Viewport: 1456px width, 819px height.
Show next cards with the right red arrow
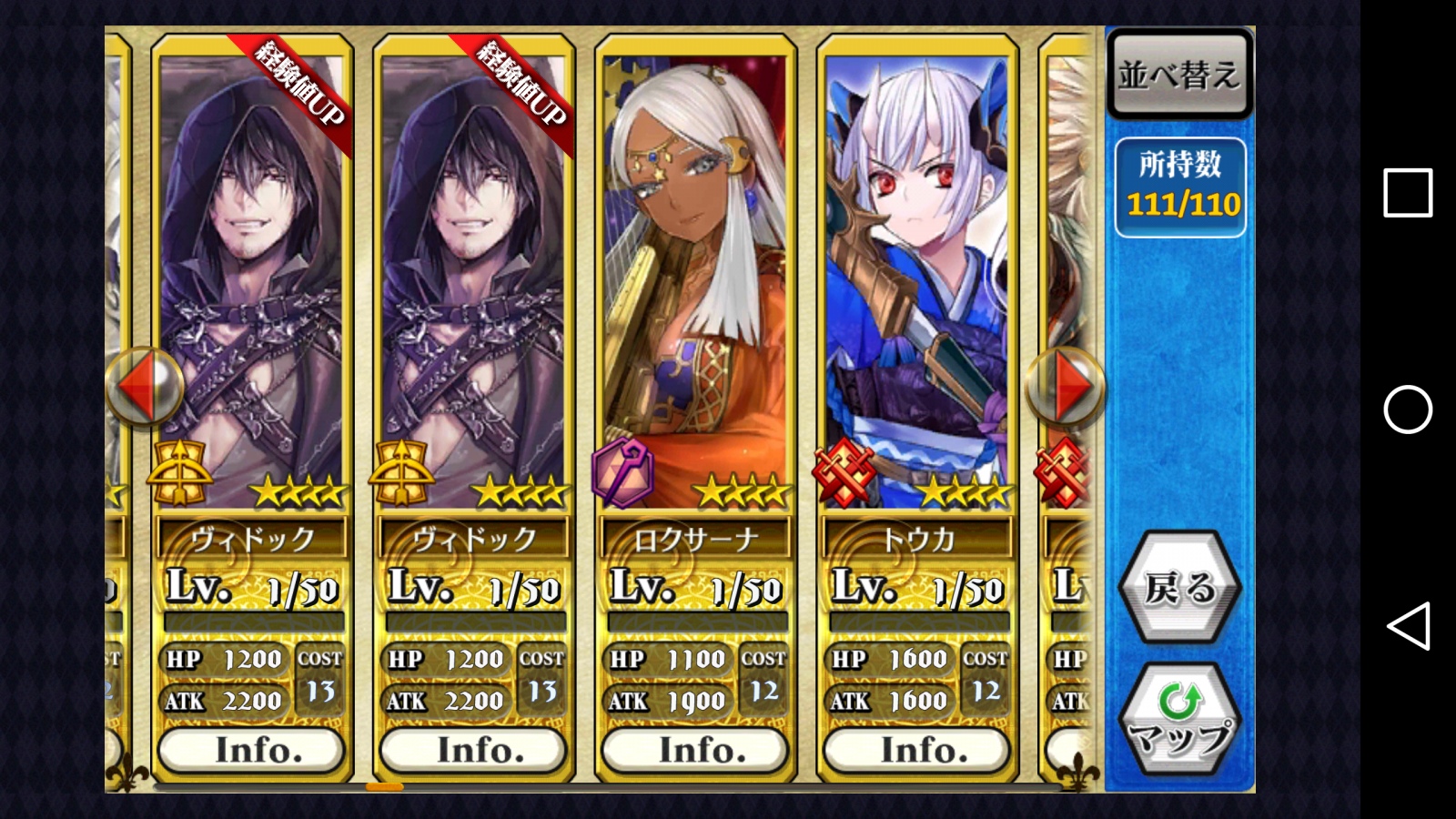coord(1067,387)
